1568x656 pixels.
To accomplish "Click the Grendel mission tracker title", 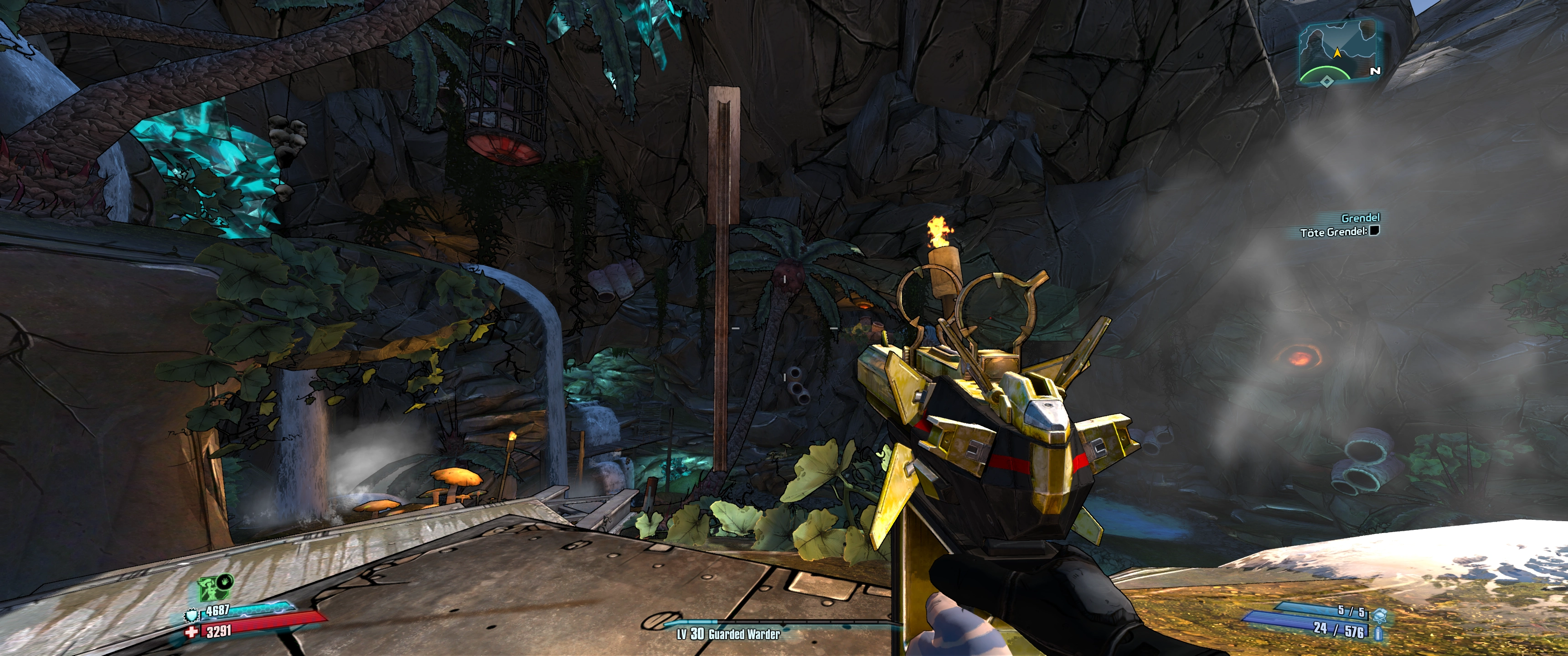I will pyautogui.click(x=1360, y=218).
